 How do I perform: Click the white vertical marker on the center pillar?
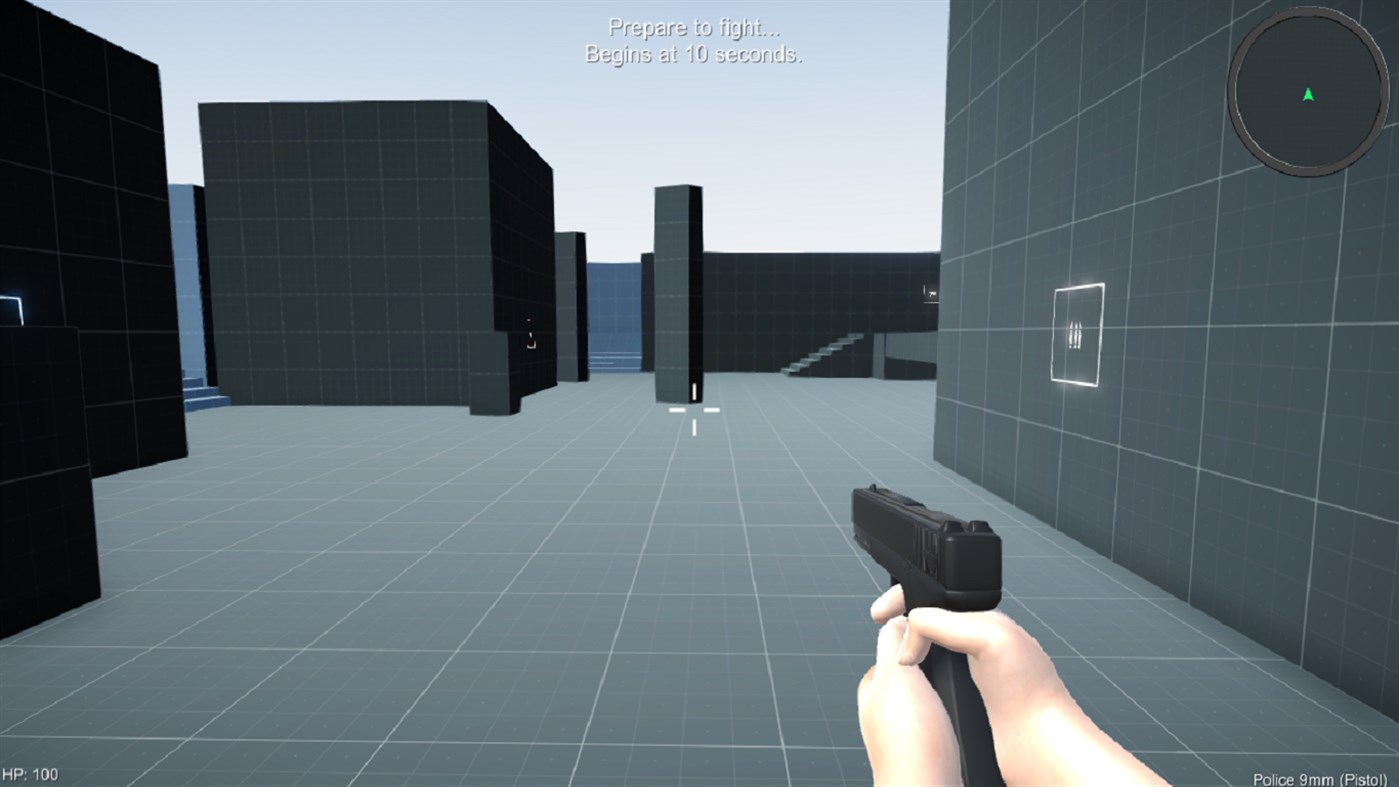tap(693, 390)
